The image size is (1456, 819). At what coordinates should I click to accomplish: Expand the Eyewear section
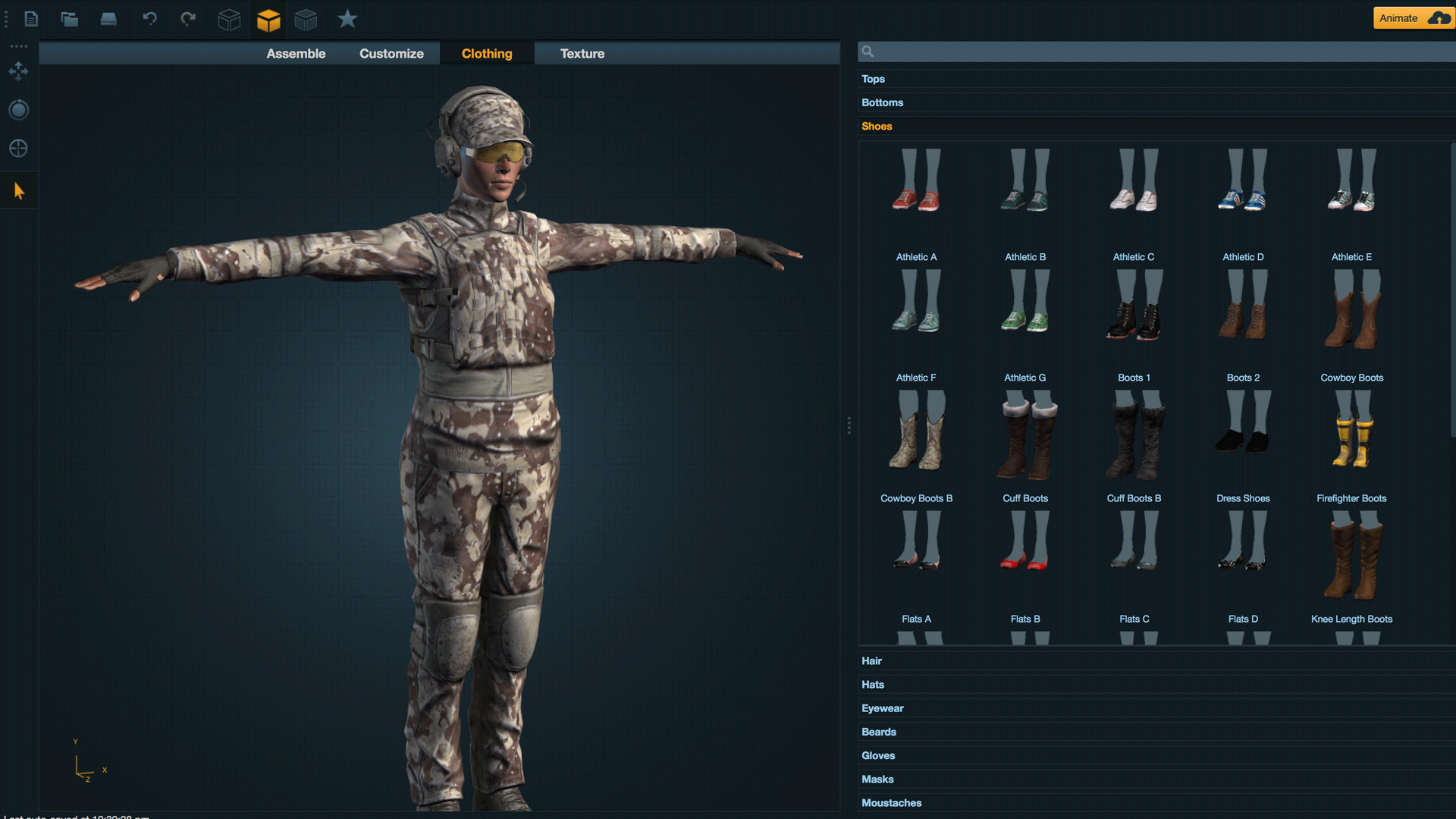tap(882, 708)
